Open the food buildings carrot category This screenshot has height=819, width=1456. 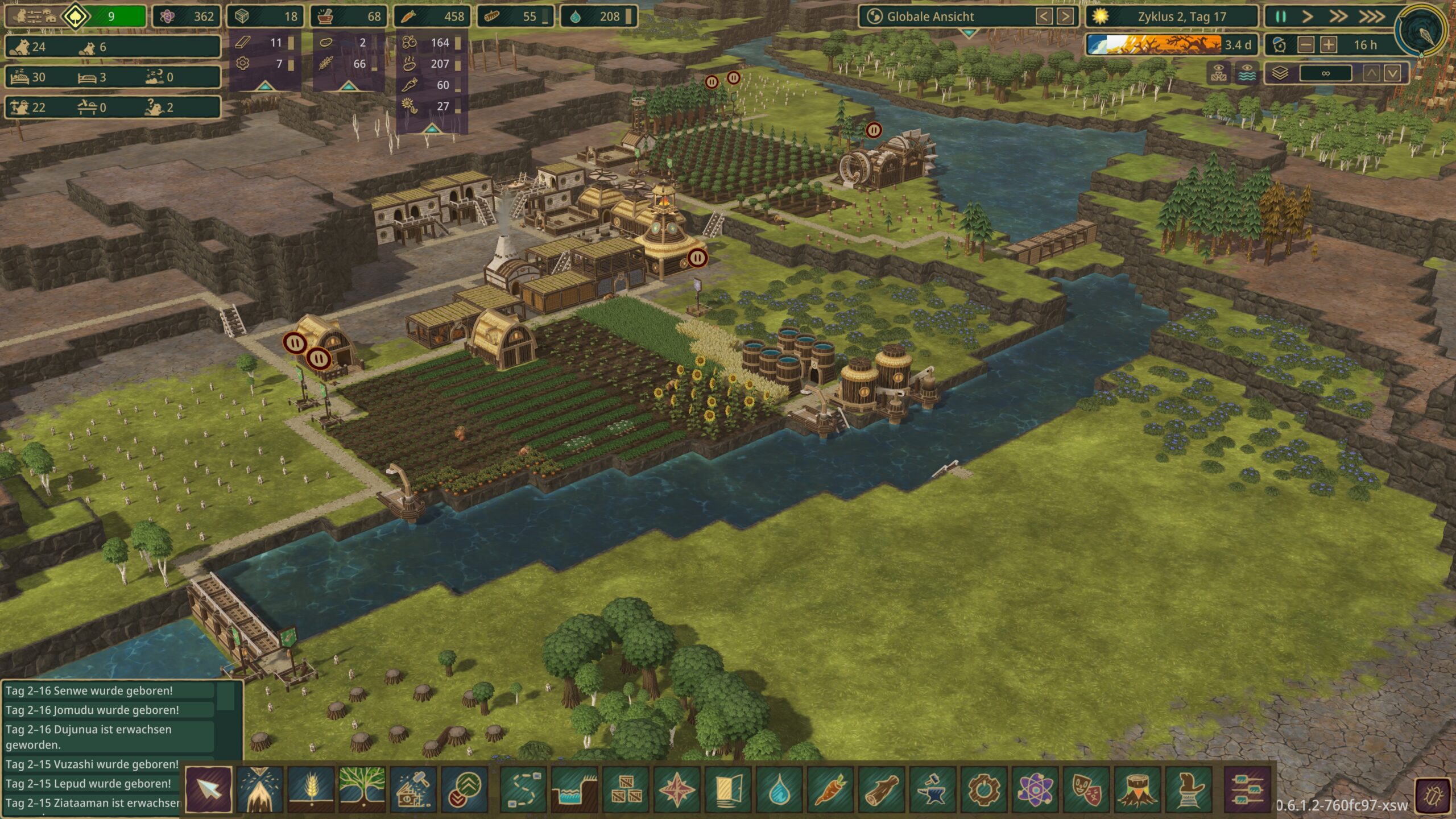(830, 789)
